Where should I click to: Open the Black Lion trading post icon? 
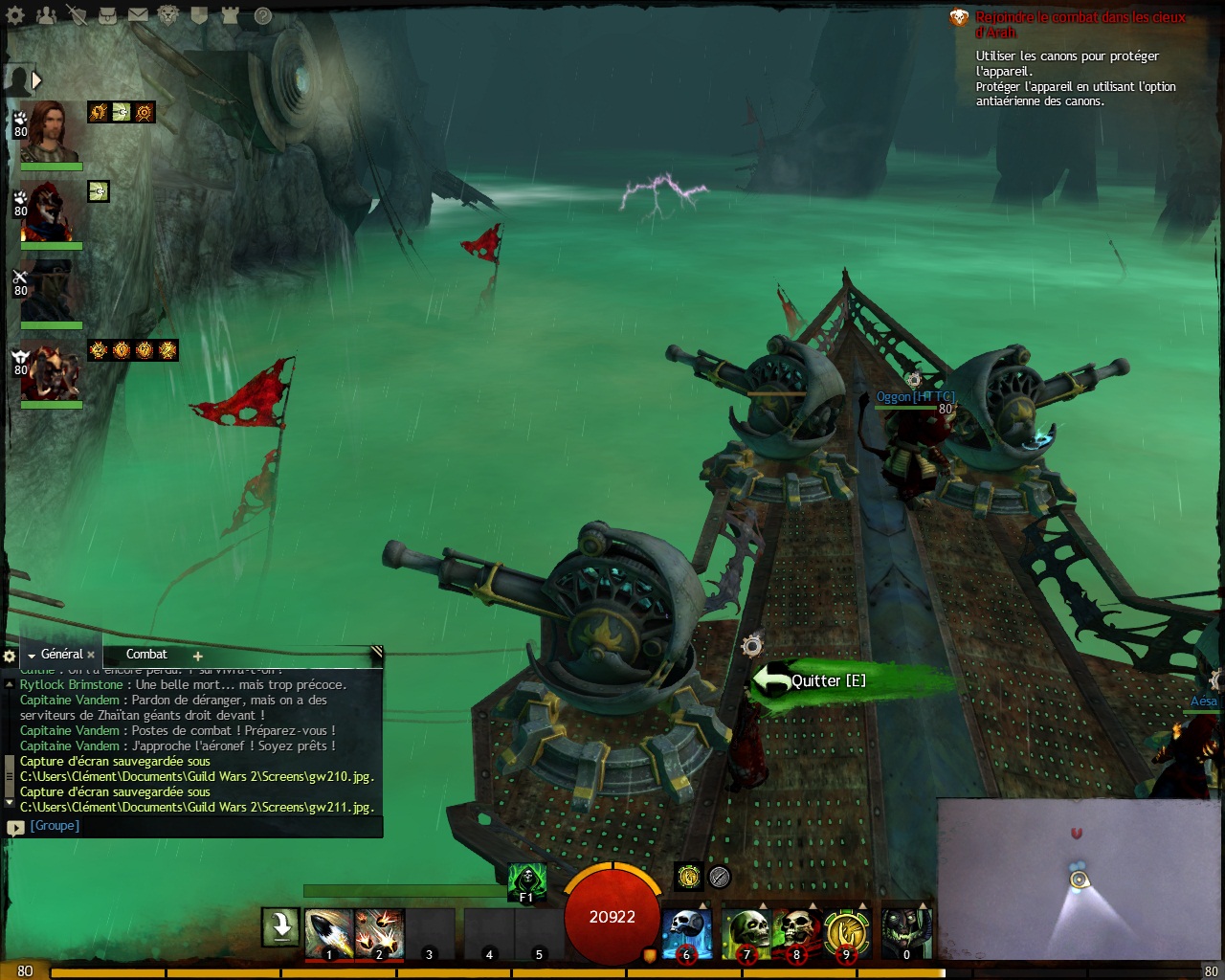168,15
